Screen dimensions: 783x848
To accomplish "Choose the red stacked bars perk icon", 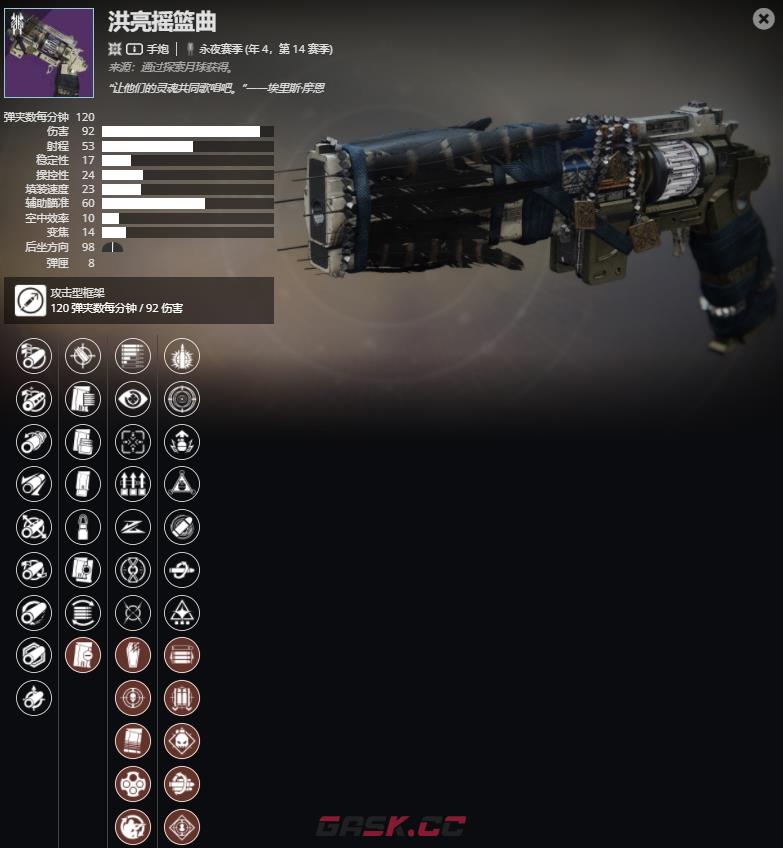I will 182,656.
